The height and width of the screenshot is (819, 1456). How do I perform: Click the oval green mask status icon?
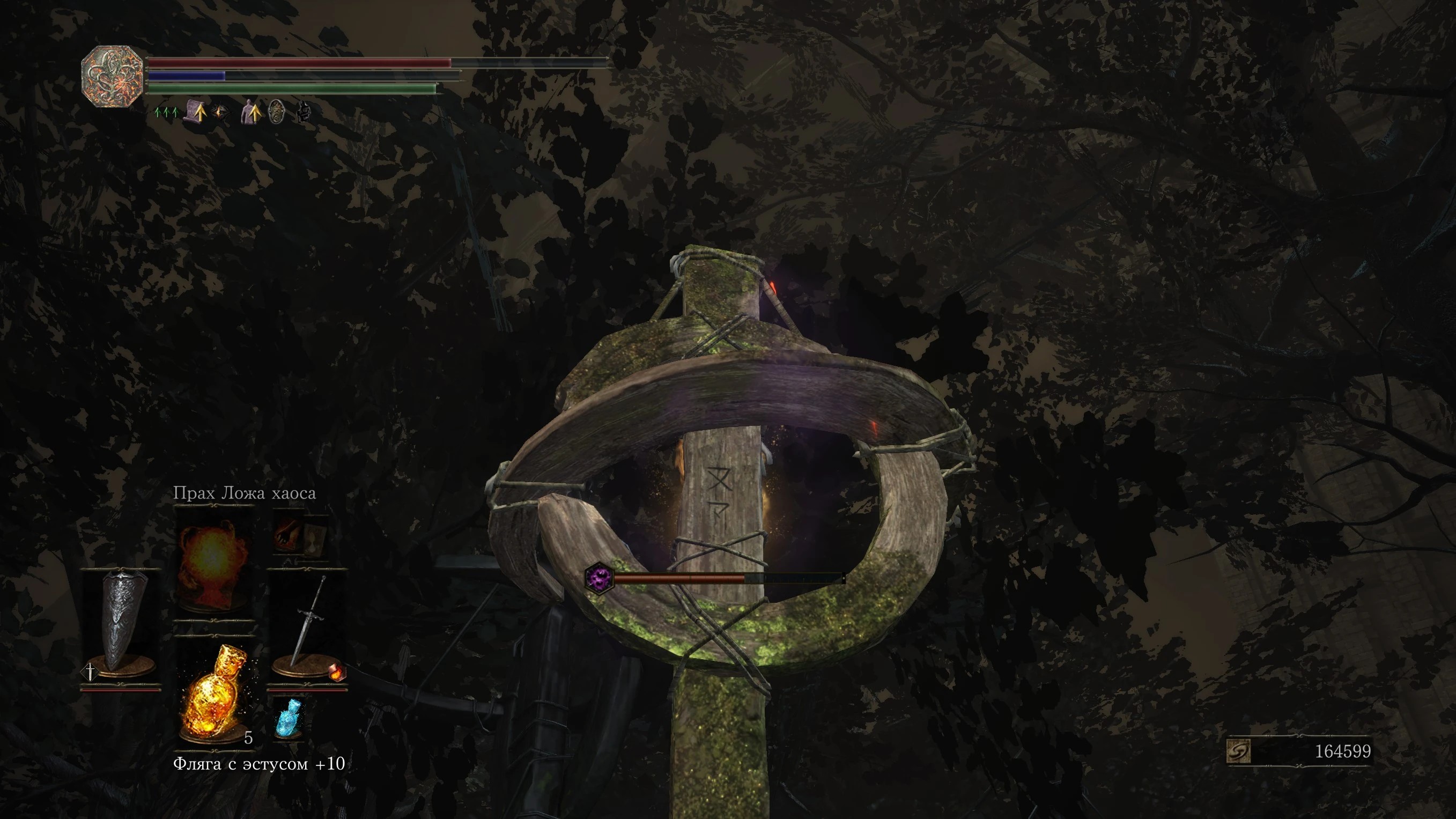click(x=276, y=112)
